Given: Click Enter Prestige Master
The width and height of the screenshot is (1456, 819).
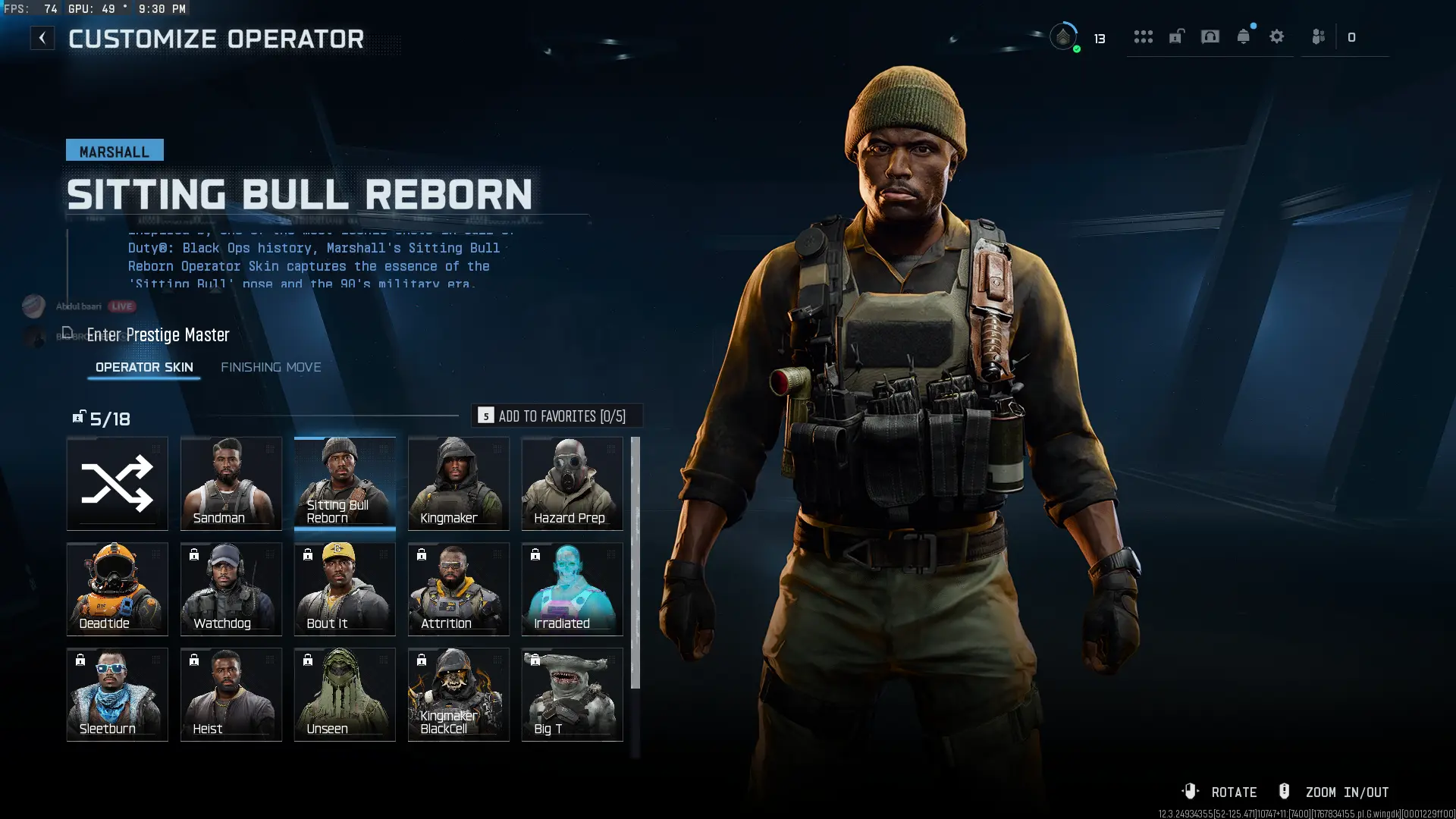Looking at the screenshot, I should [158, 334].
